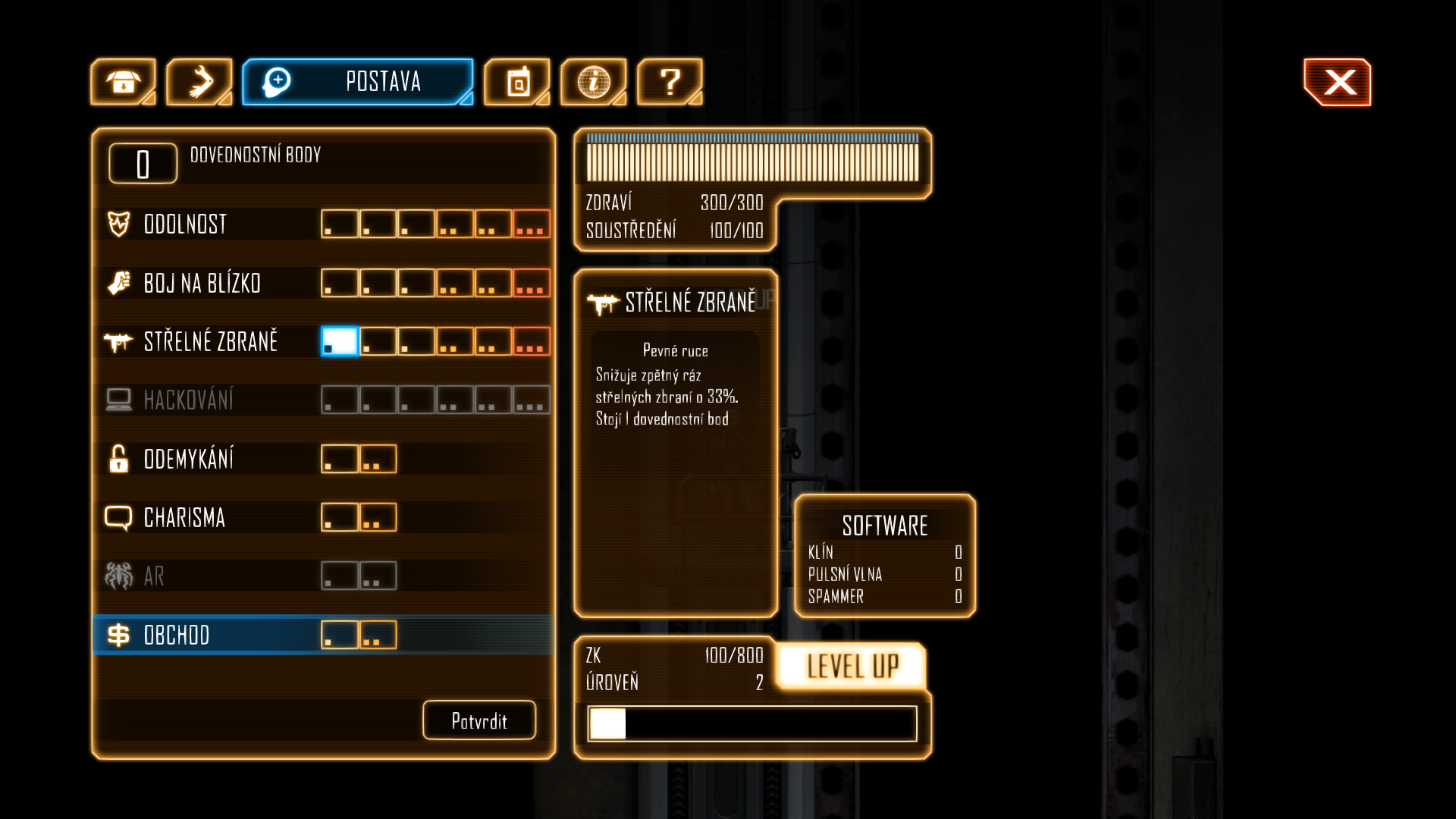The height and width of the screenshot is (819, 1456).
Task: Open the communicator device tab
Action: pos(517,82)
